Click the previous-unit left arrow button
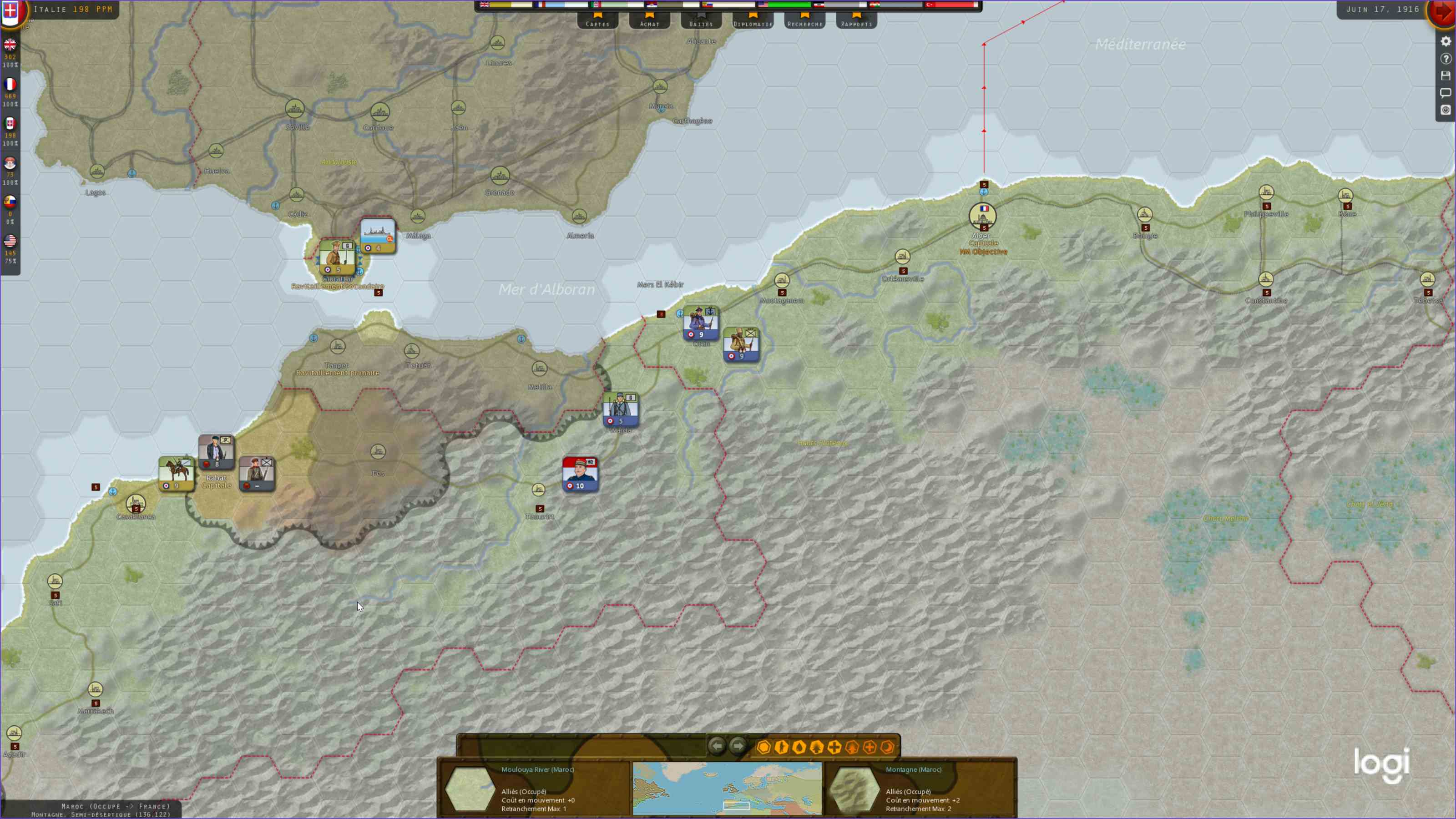 click(x=717, y=745)
